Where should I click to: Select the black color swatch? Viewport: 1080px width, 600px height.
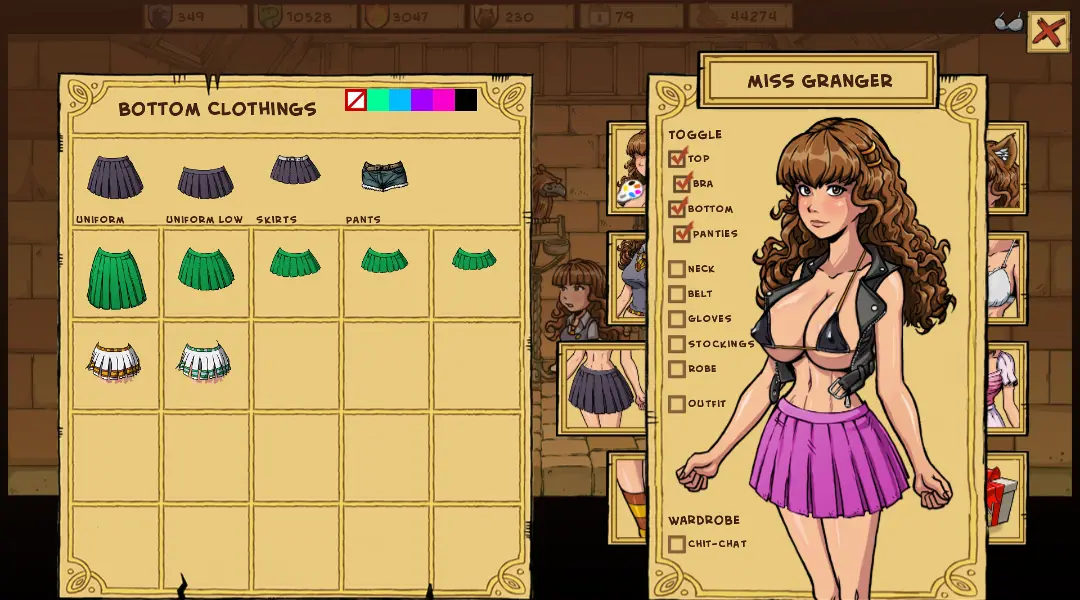pyautogui.click(x=466, y=100)
